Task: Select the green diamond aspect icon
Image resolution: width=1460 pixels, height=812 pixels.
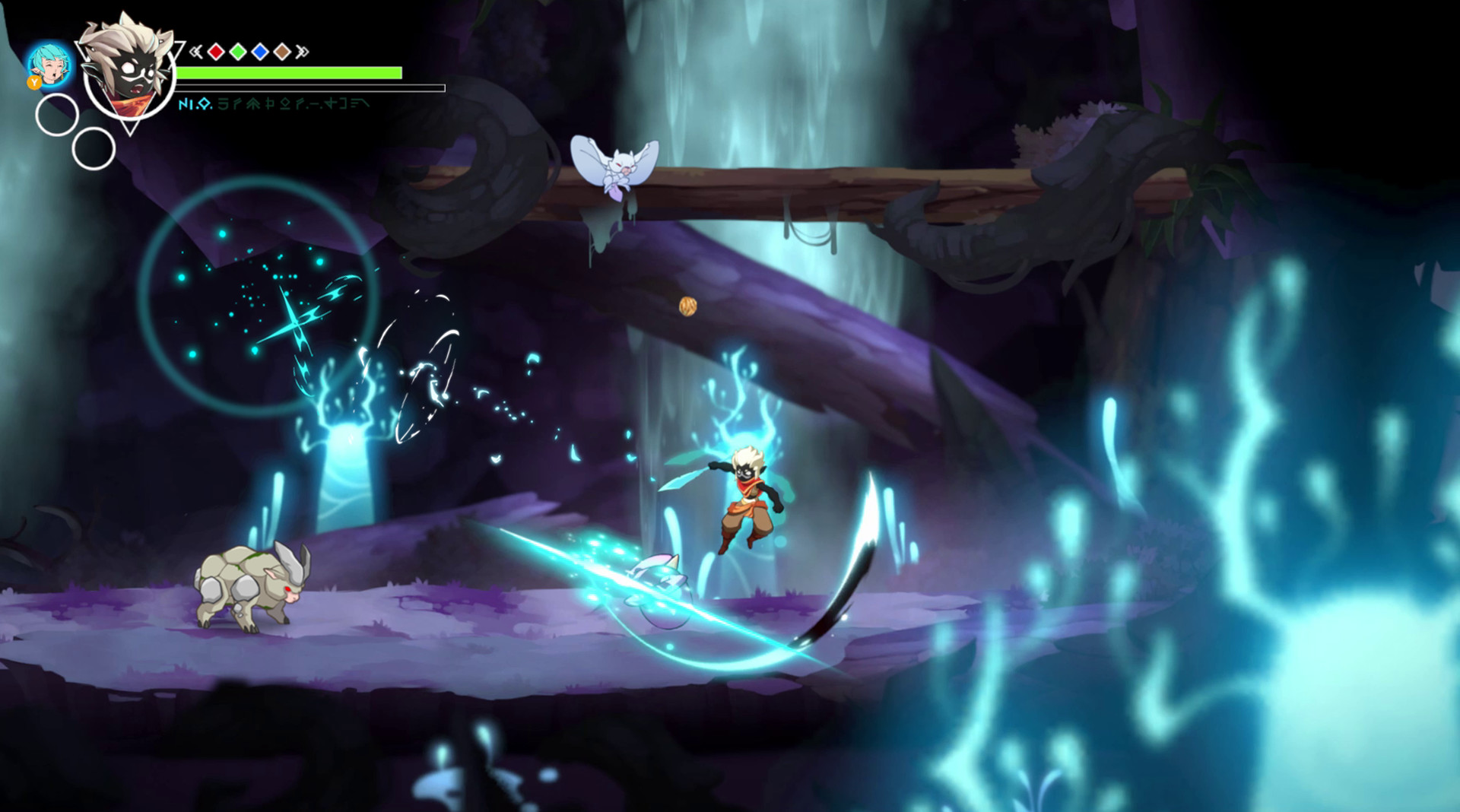Action: point(237,51)
